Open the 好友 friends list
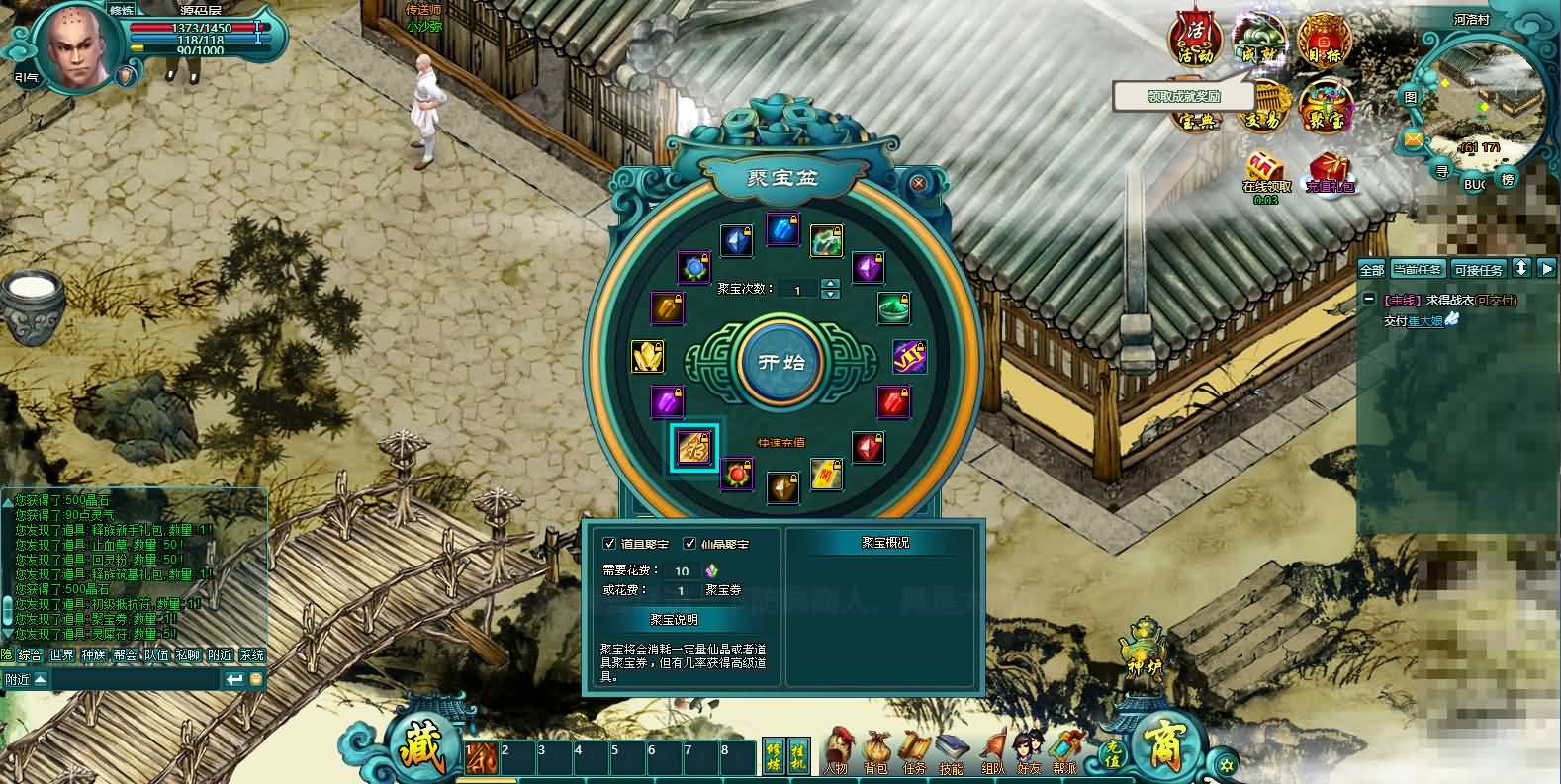Screen dimensions: 1561x784 click(1029, 751)
